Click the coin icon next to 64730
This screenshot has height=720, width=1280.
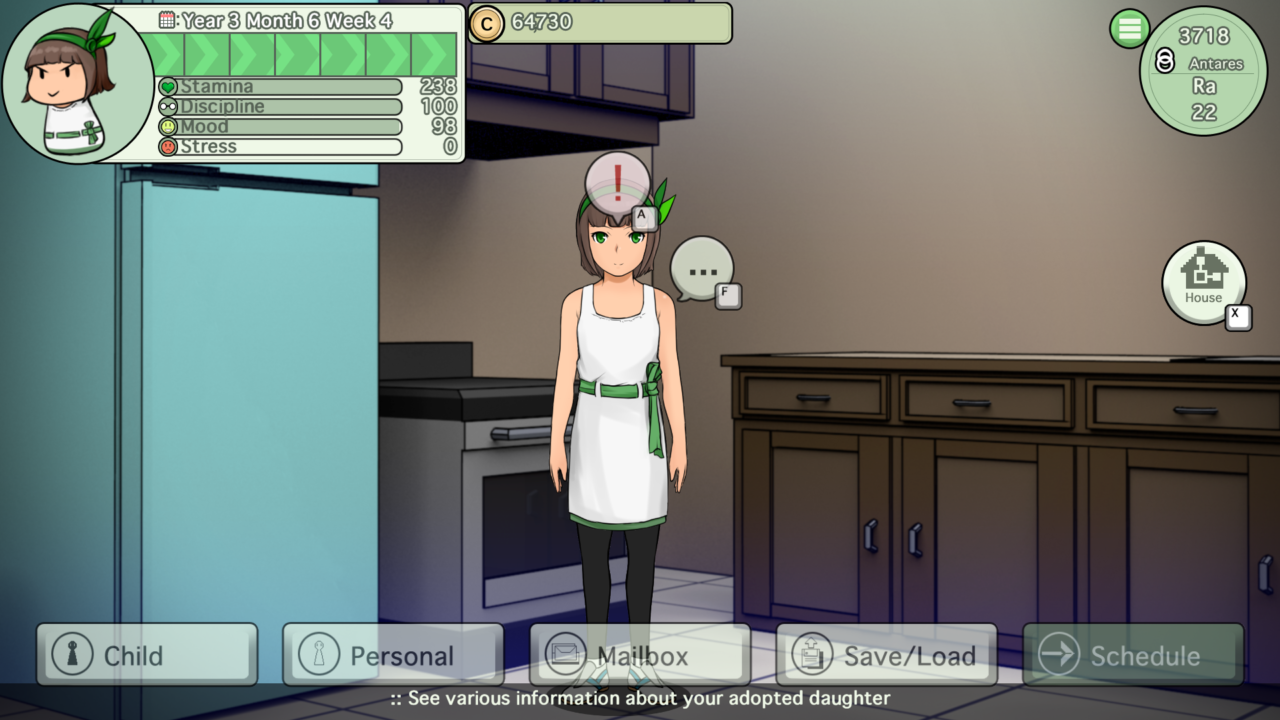[487, 23]
